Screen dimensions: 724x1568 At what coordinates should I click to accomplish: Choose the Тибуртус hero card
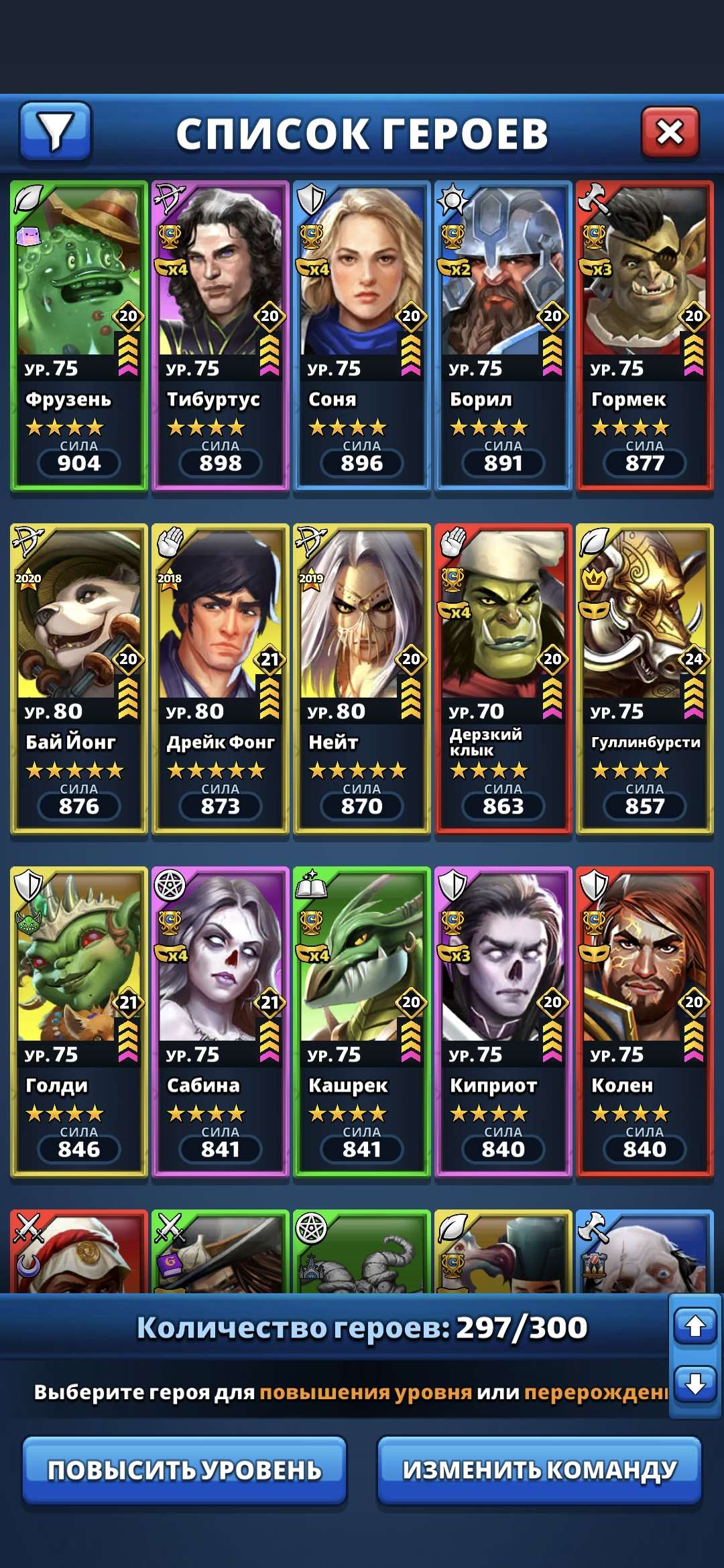click(221, 335)
